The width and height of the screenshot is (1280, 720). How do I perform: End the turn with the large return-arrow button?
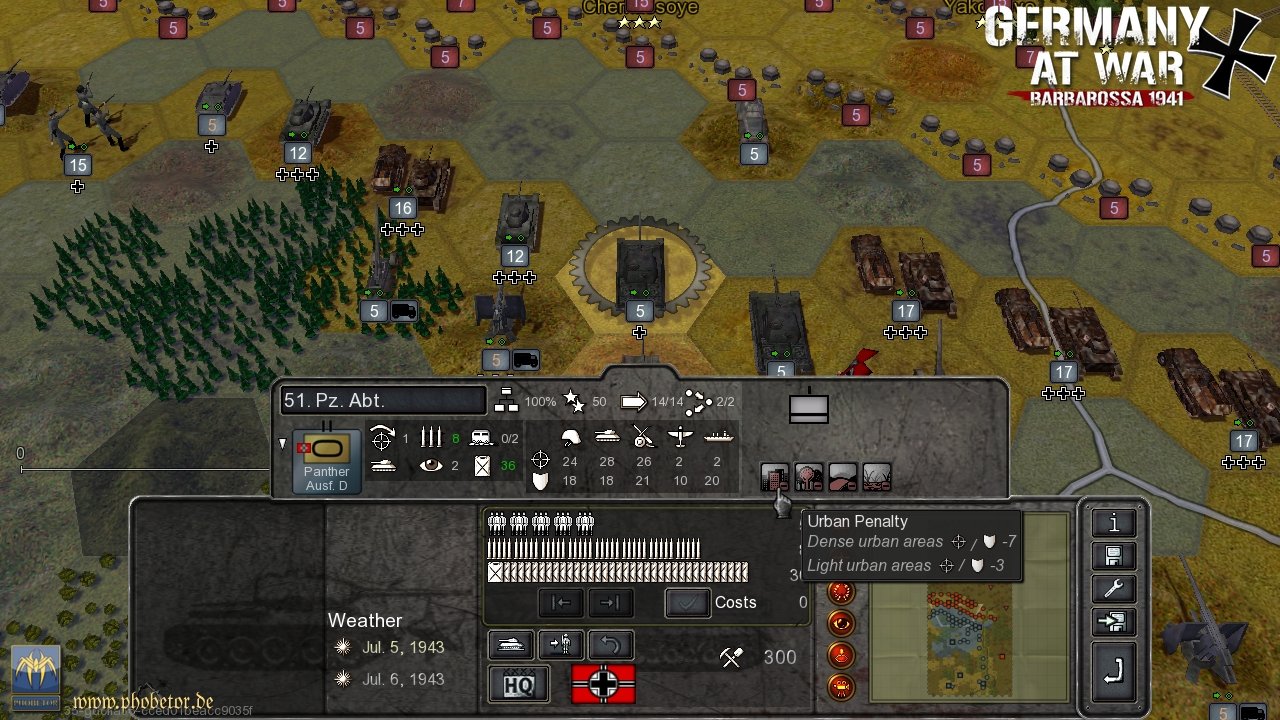click(1113, 669)
